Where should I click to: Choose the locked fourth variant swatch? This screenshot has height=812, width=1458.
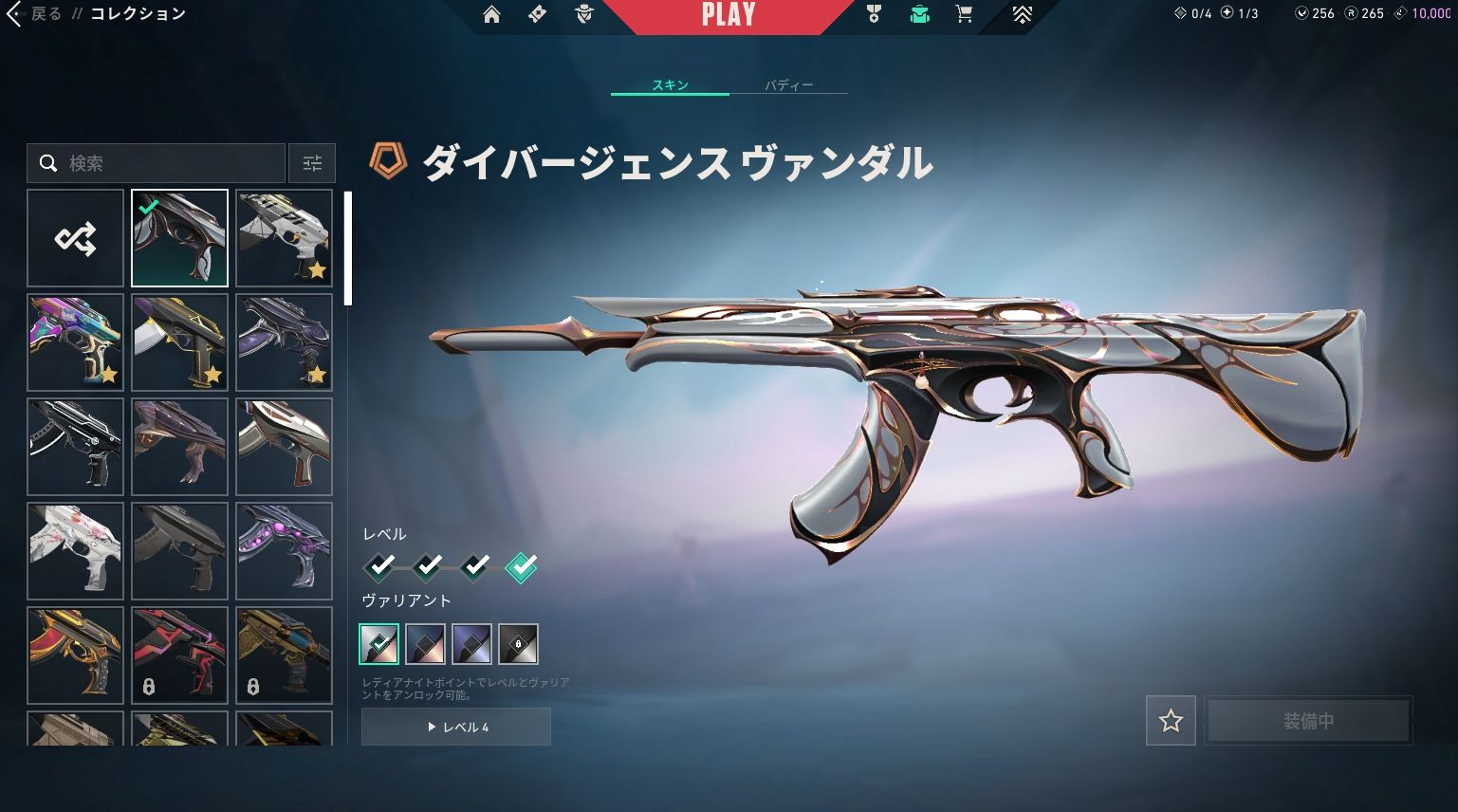(x=519, y=644)
